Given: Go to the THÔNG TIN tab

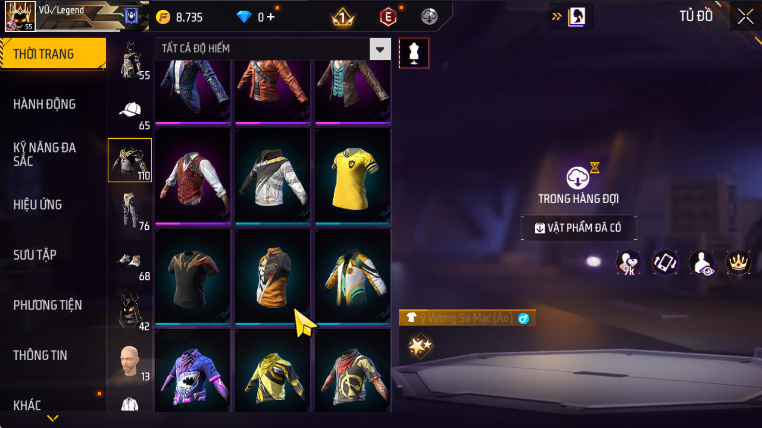Looking at the screenshot, I should click(40, 355).
